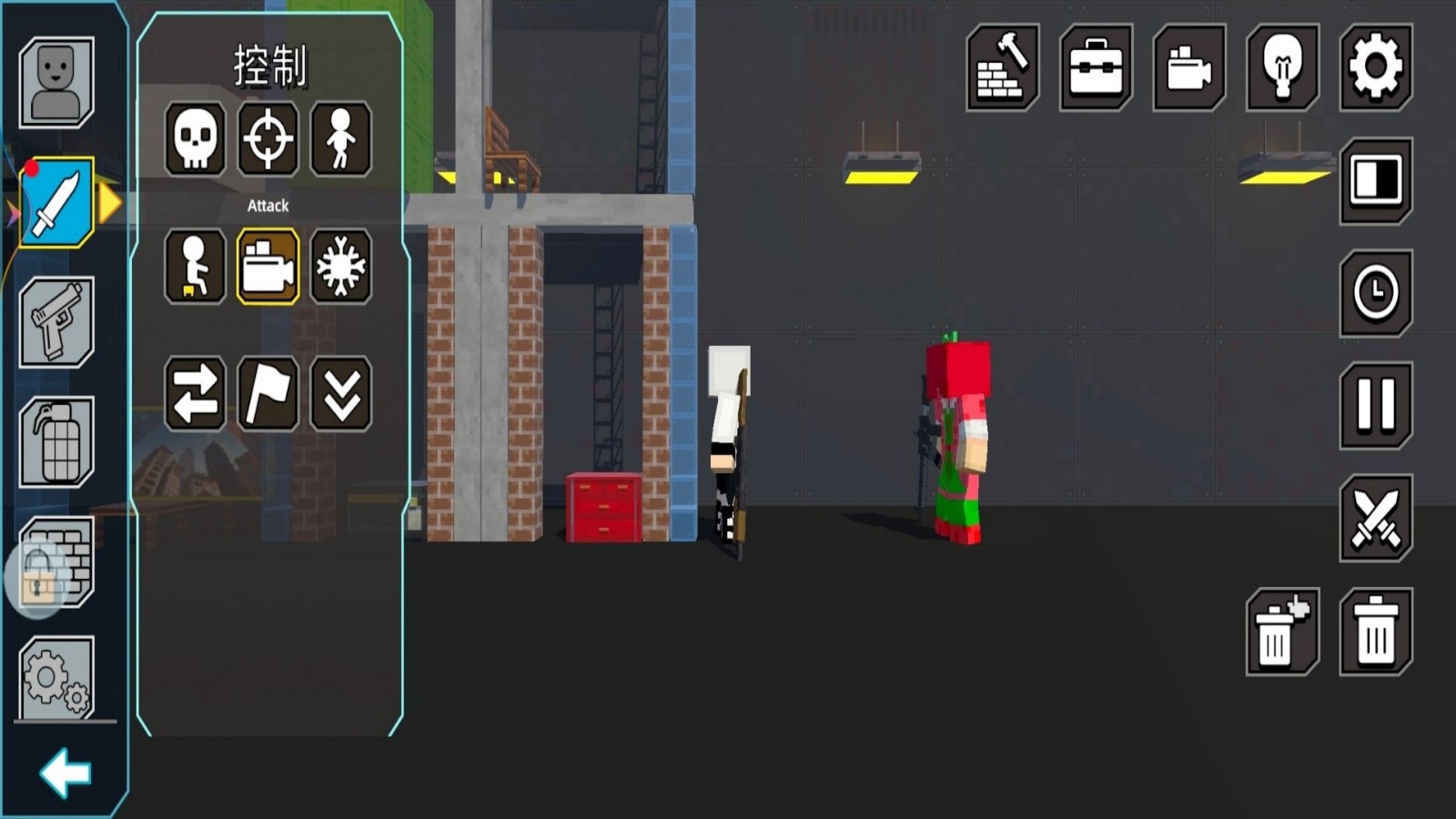Select the knife melee weapons tab
Screen dimensions: 1456x819
click(x=56, y=203)
